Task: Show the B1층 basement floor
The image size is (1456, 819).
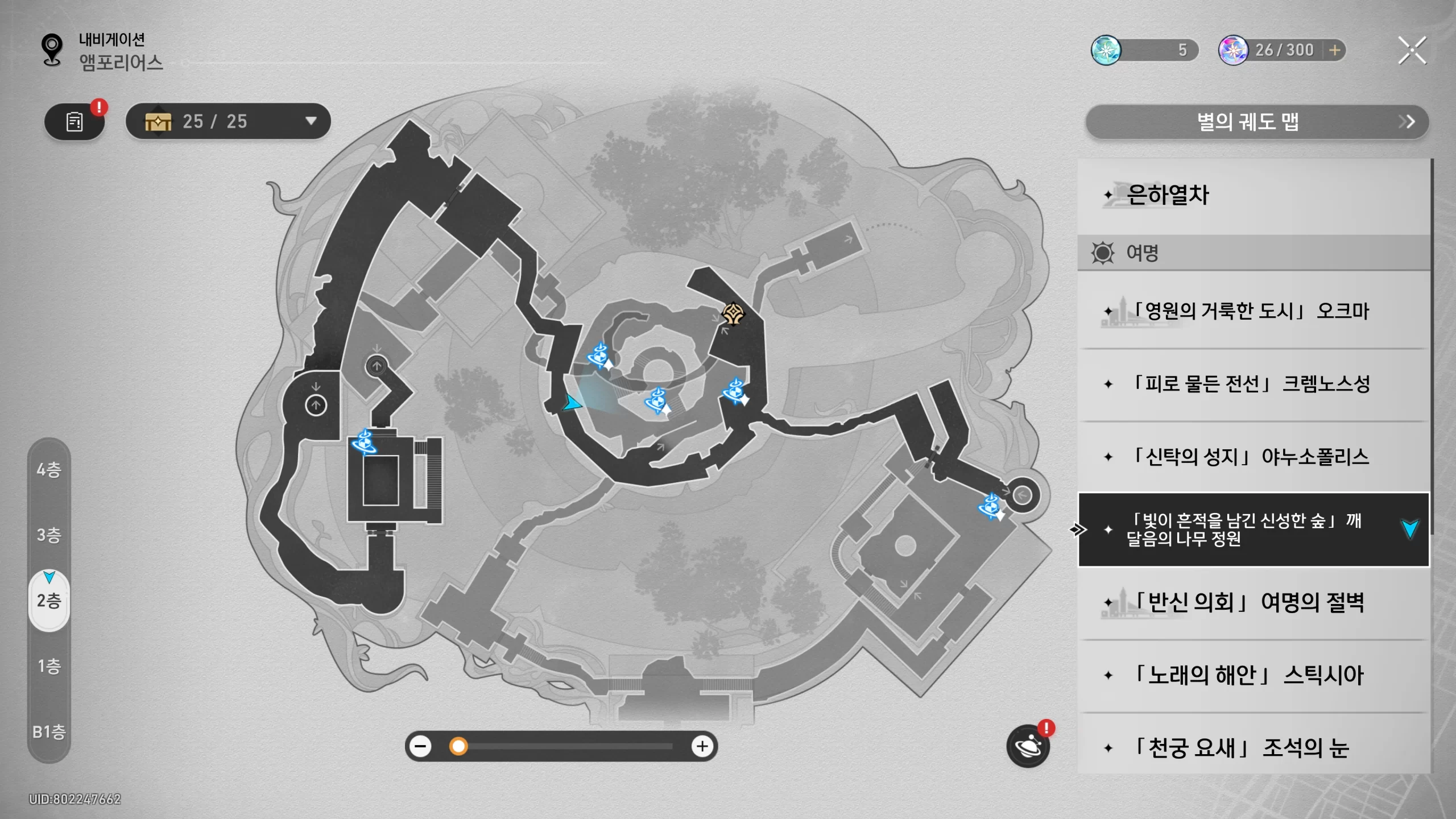Action: 49,732
